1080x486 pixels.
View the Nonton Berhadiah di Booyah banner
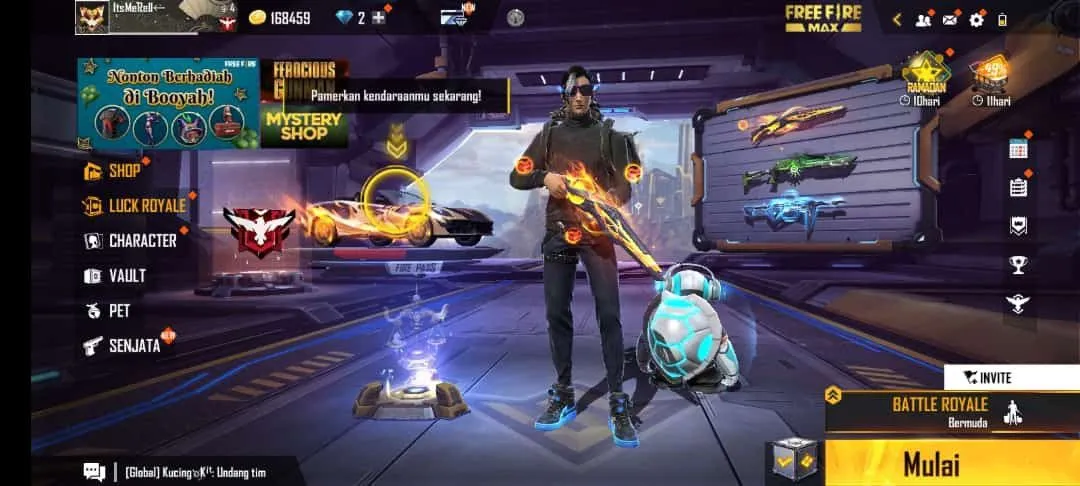[x=168, y=104]
